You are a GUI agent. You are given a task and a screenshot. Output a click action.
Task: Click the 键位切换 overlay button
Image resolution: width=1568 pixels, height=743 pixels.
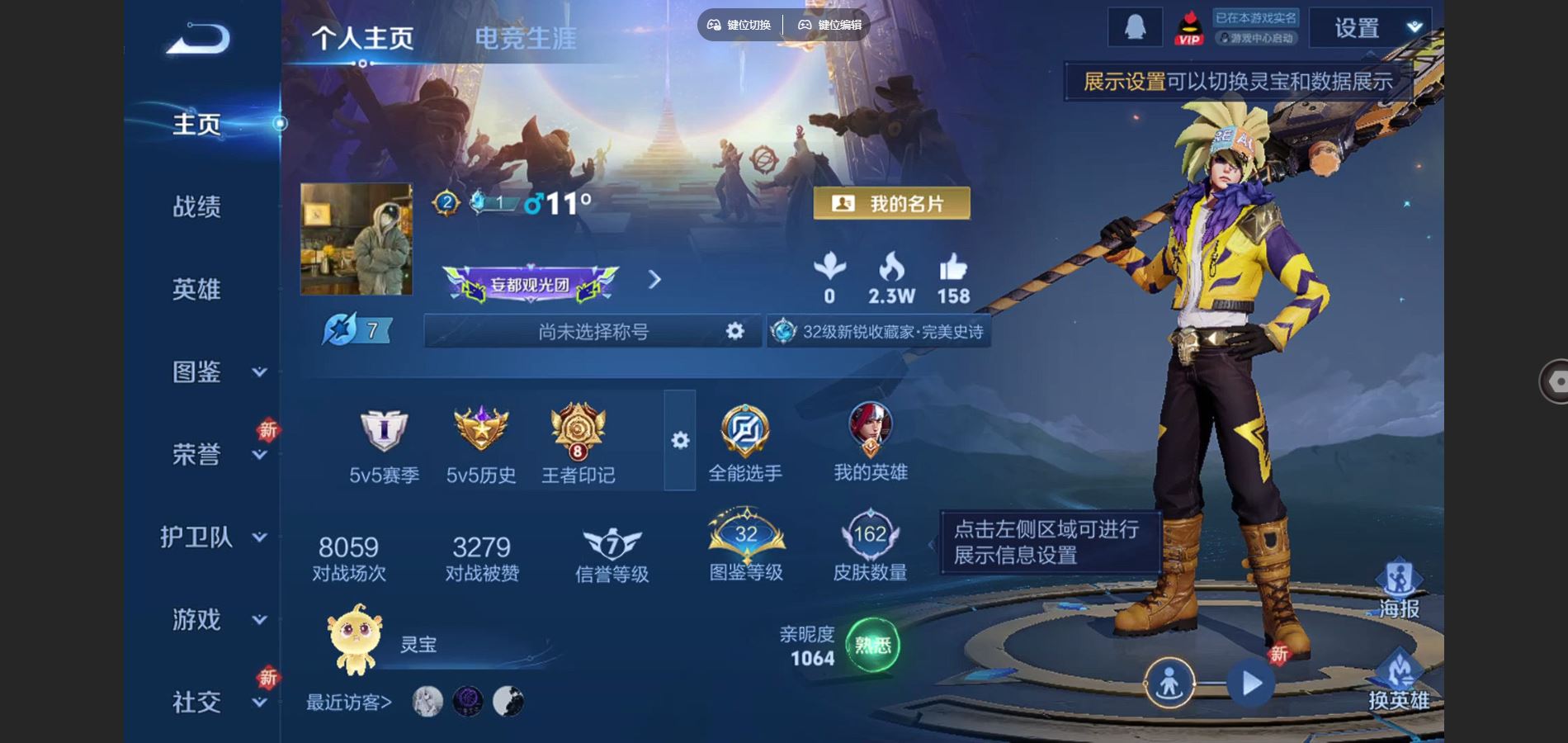point(739,25)
